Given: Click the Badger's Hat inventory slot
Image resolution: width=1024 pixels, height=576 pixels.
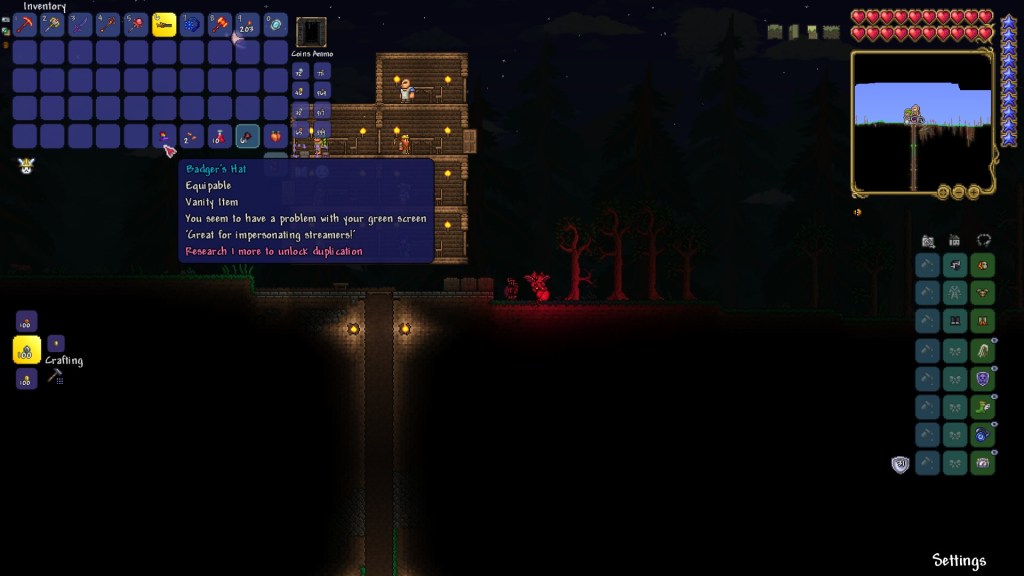Looking at the screenshot, I should [x=164, y=137].
